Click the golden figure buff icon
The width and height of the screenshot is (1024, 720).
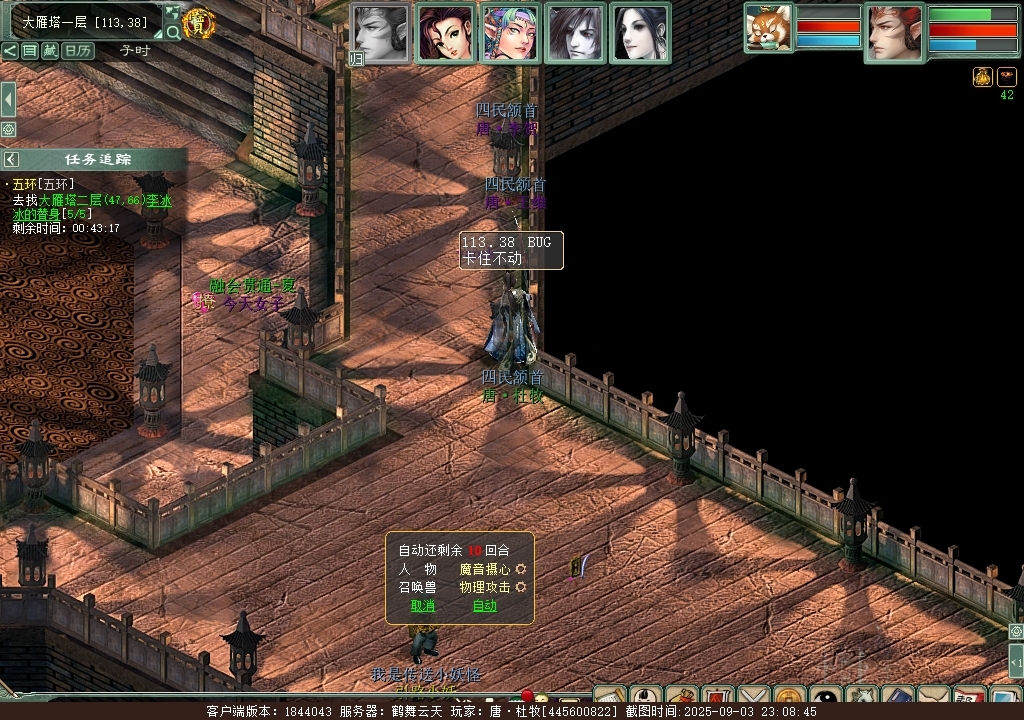983,77
